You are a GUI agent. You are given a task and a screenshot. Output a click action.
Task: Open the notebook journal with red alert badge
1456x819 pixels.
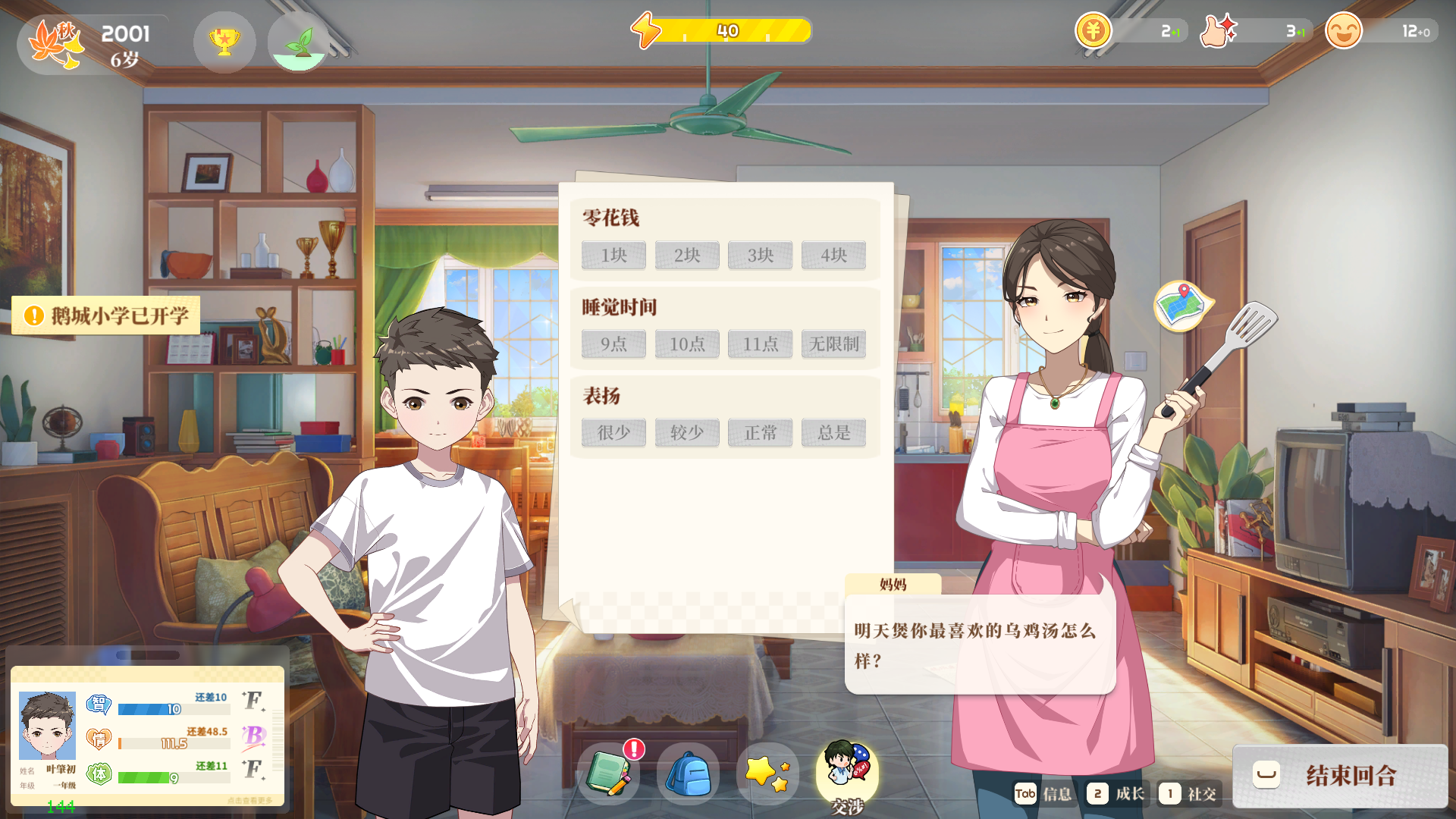click(610, 773)
